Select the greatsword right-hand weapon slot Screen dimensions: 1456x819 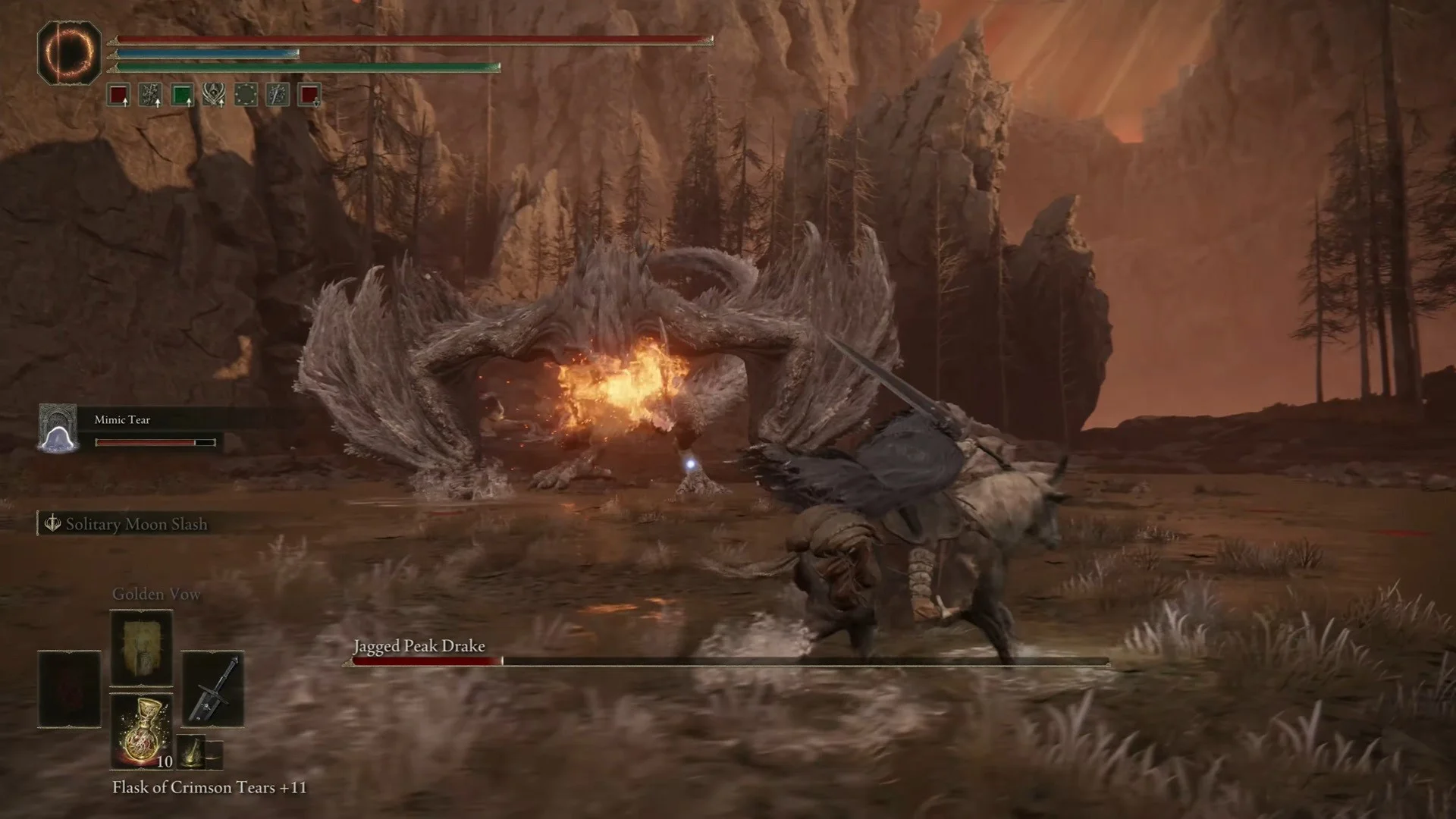click(x=213, y=689)
